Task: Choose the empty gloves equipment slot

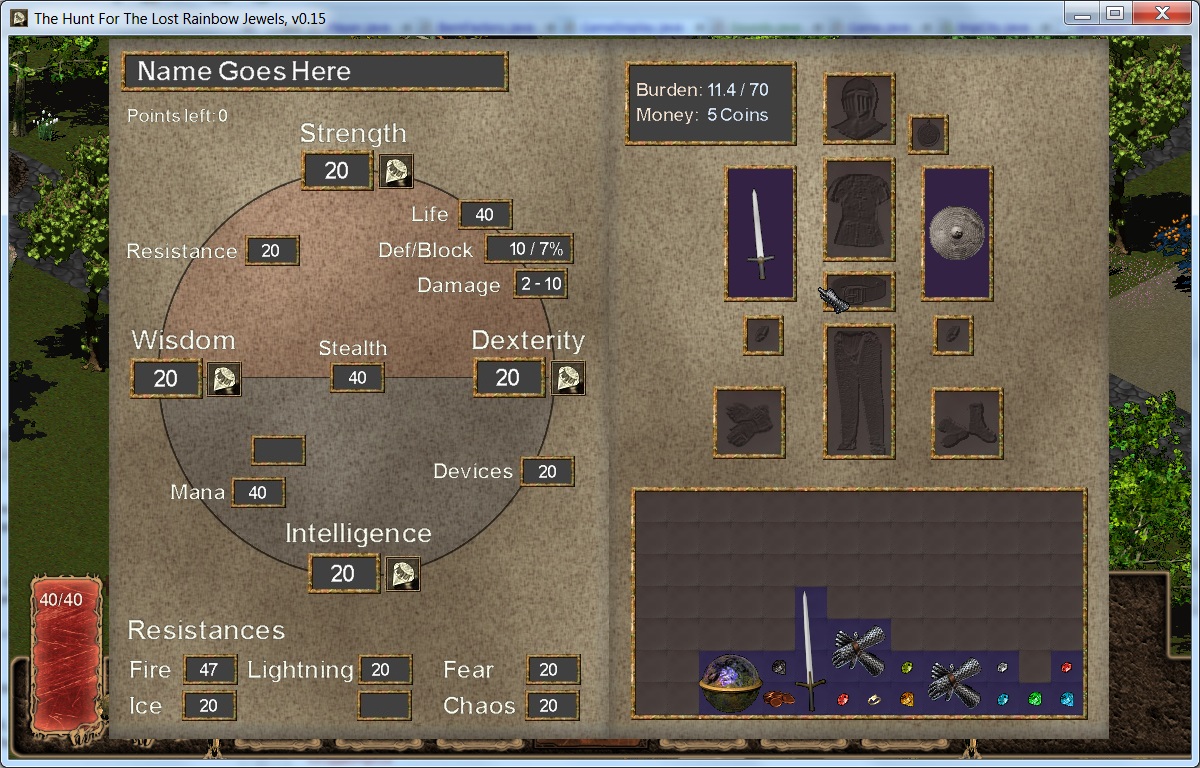Action: point(749,422)
